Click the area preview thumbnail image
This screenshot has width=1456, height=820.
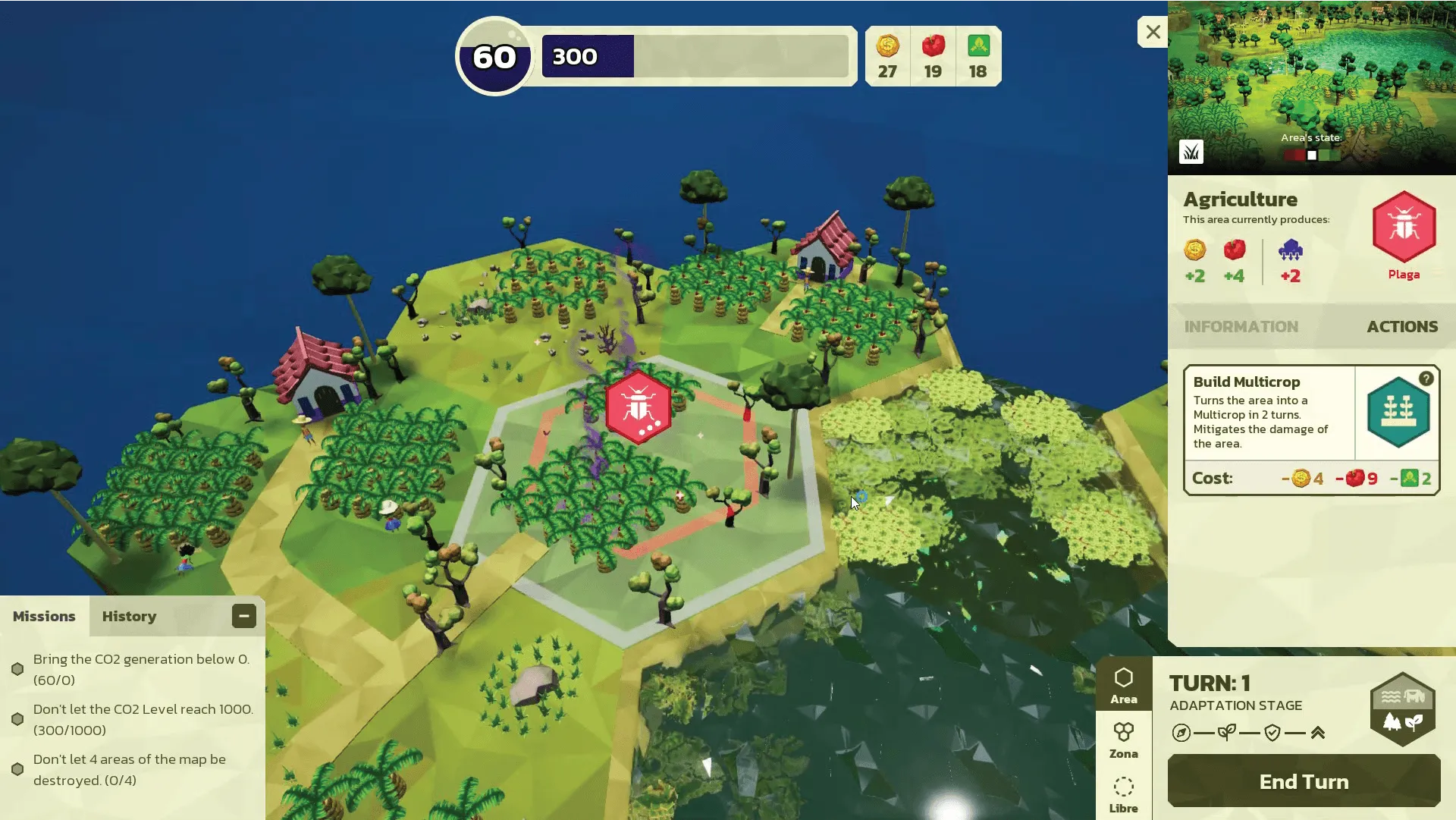coord(1311,76)
